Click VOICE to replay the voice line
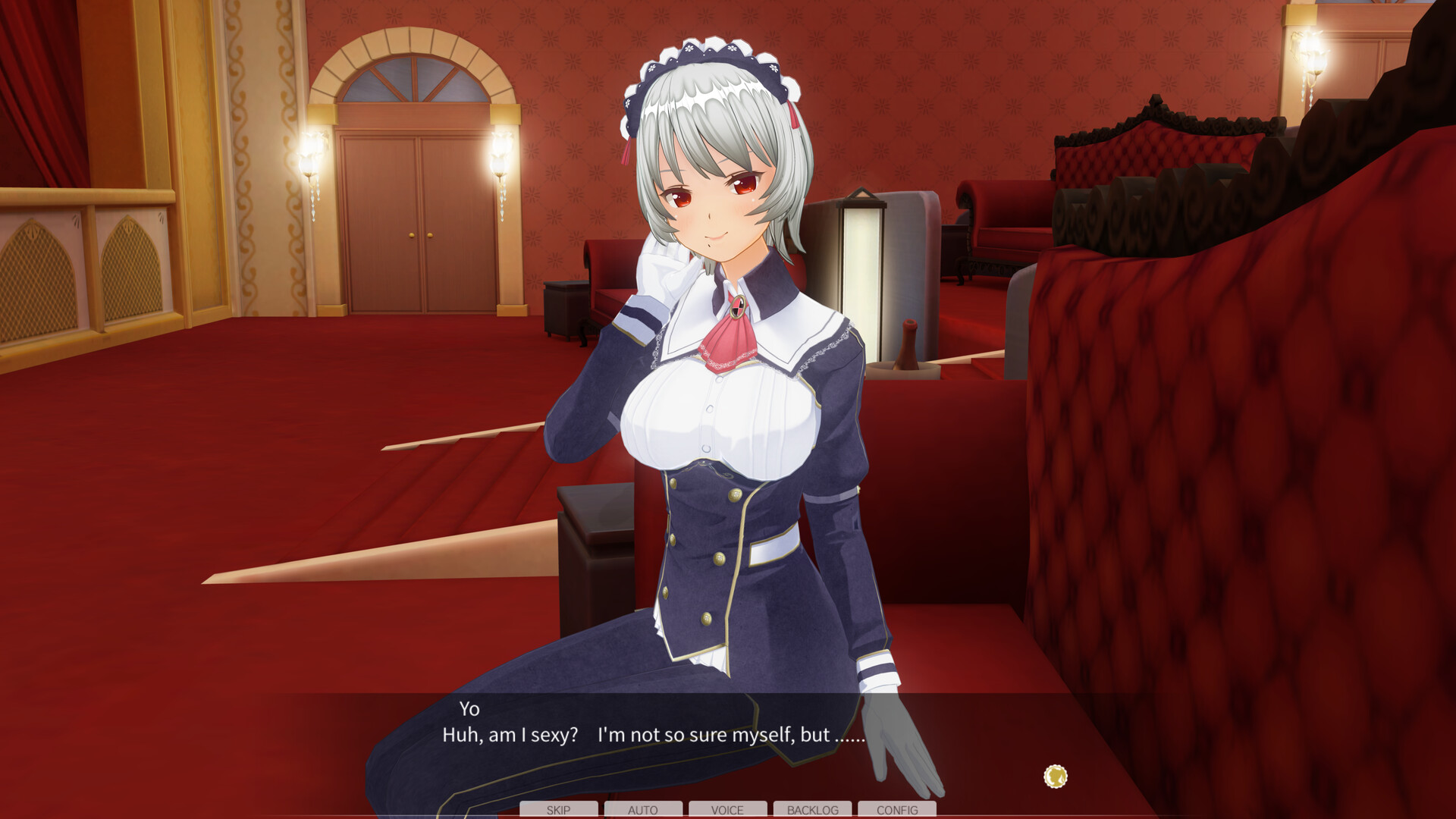Viewport: 1456px width, 819px height. click(726, 810)
